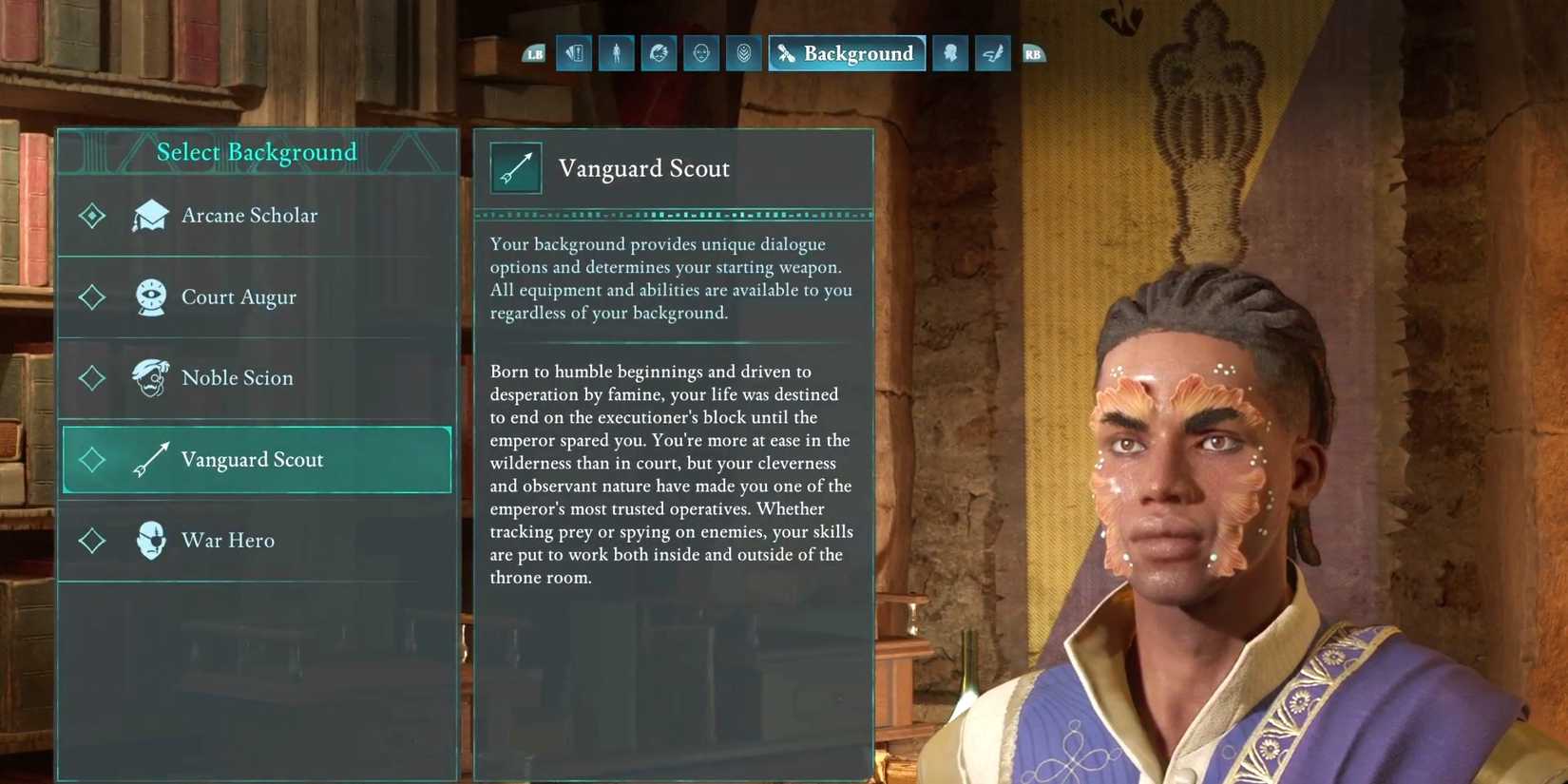Switch to the quill signature tab
Viewport: 1568px width, 784px height.
click(x=992, y=54)
